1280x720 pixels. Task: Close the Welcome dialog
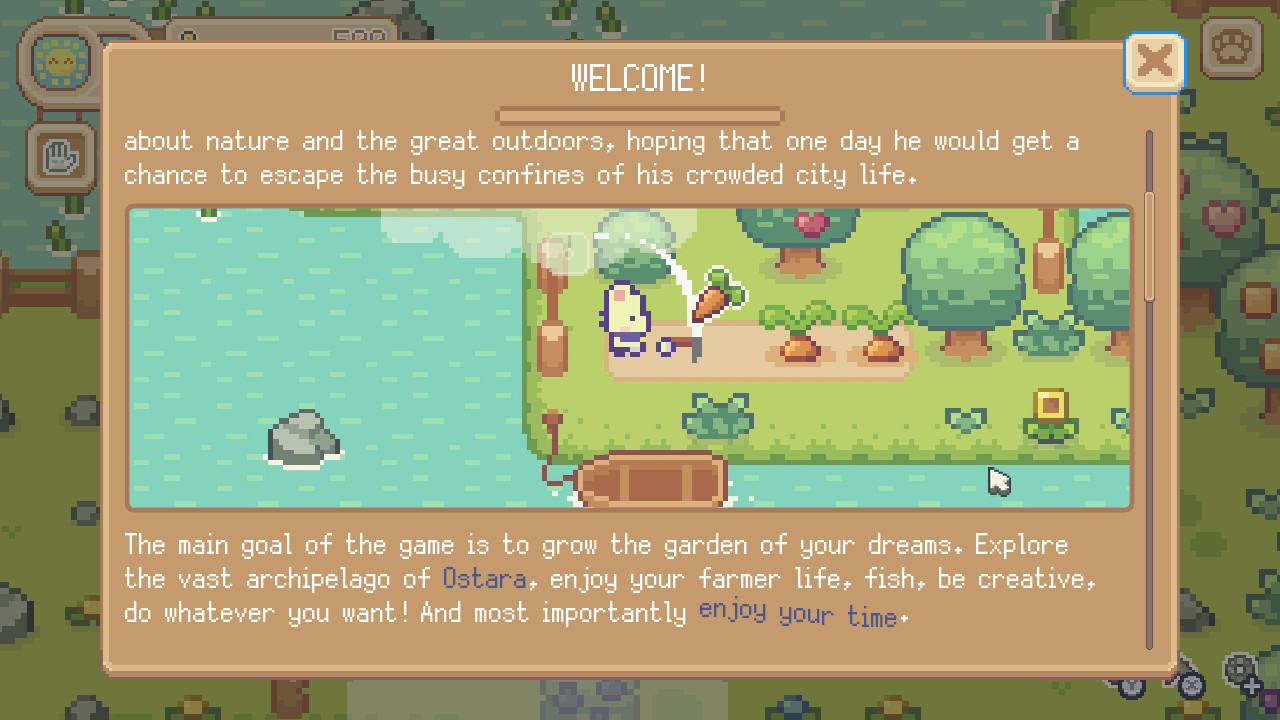[1154, 61]
